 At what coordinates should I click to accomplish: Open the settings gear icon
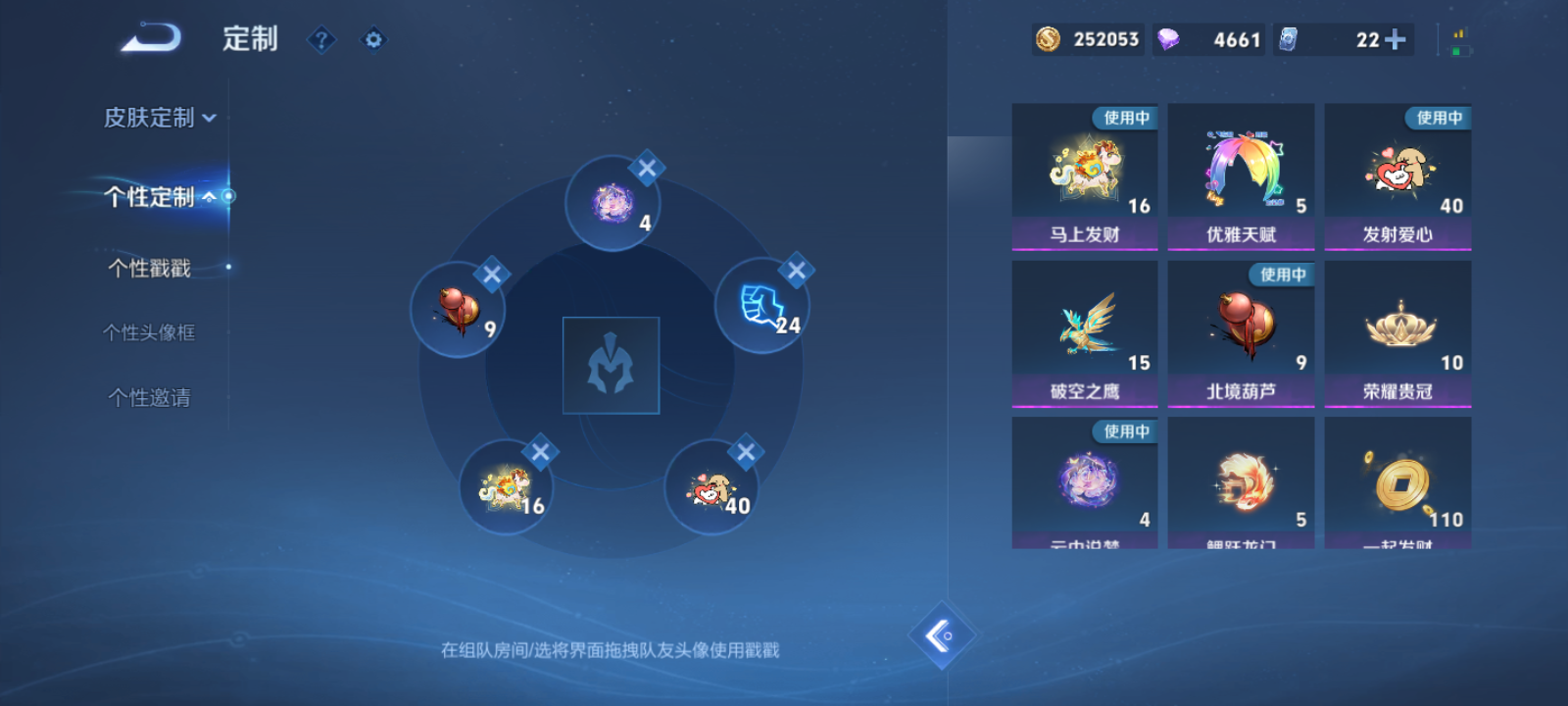point(372,39)
